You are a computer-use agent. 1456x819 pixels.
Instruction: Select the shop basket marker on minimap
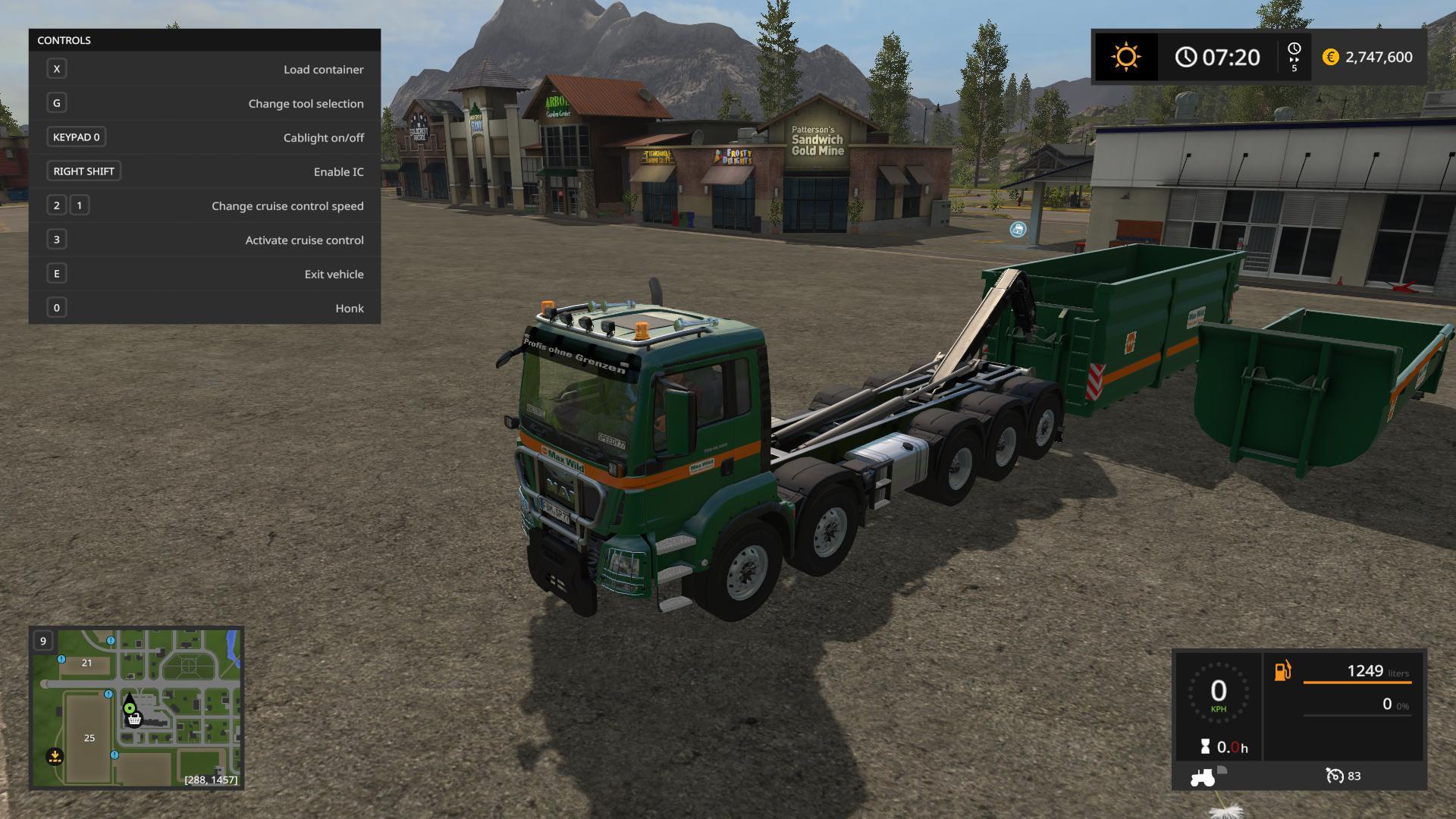pos(134,720)
